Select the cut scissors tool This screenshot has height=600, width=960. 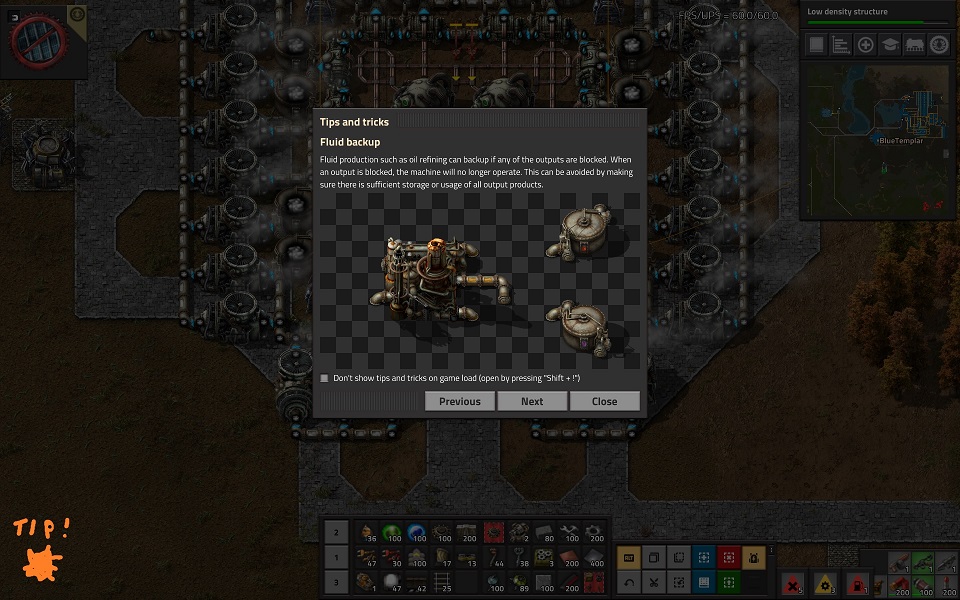click(653, 582)
